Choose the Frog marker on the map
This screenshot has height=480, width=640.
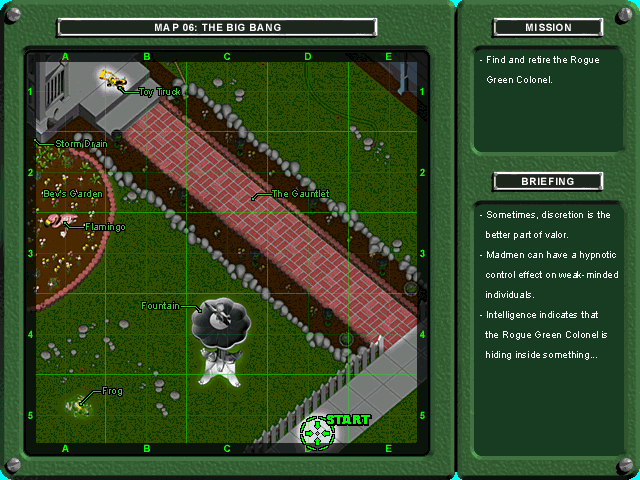coord(79,405)
